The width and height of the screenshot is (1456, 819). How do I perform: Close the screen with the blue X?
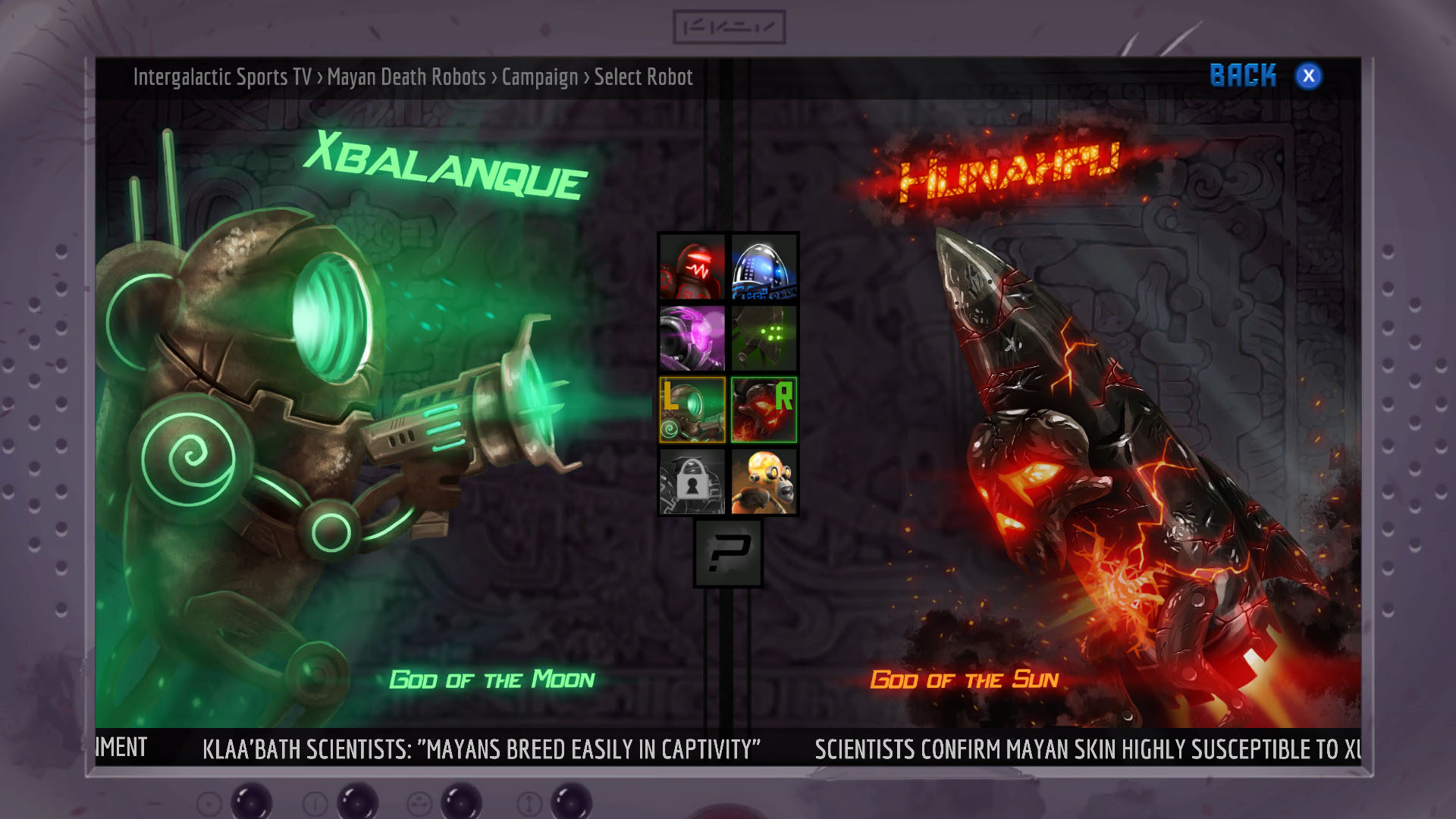pos(1308,76)
